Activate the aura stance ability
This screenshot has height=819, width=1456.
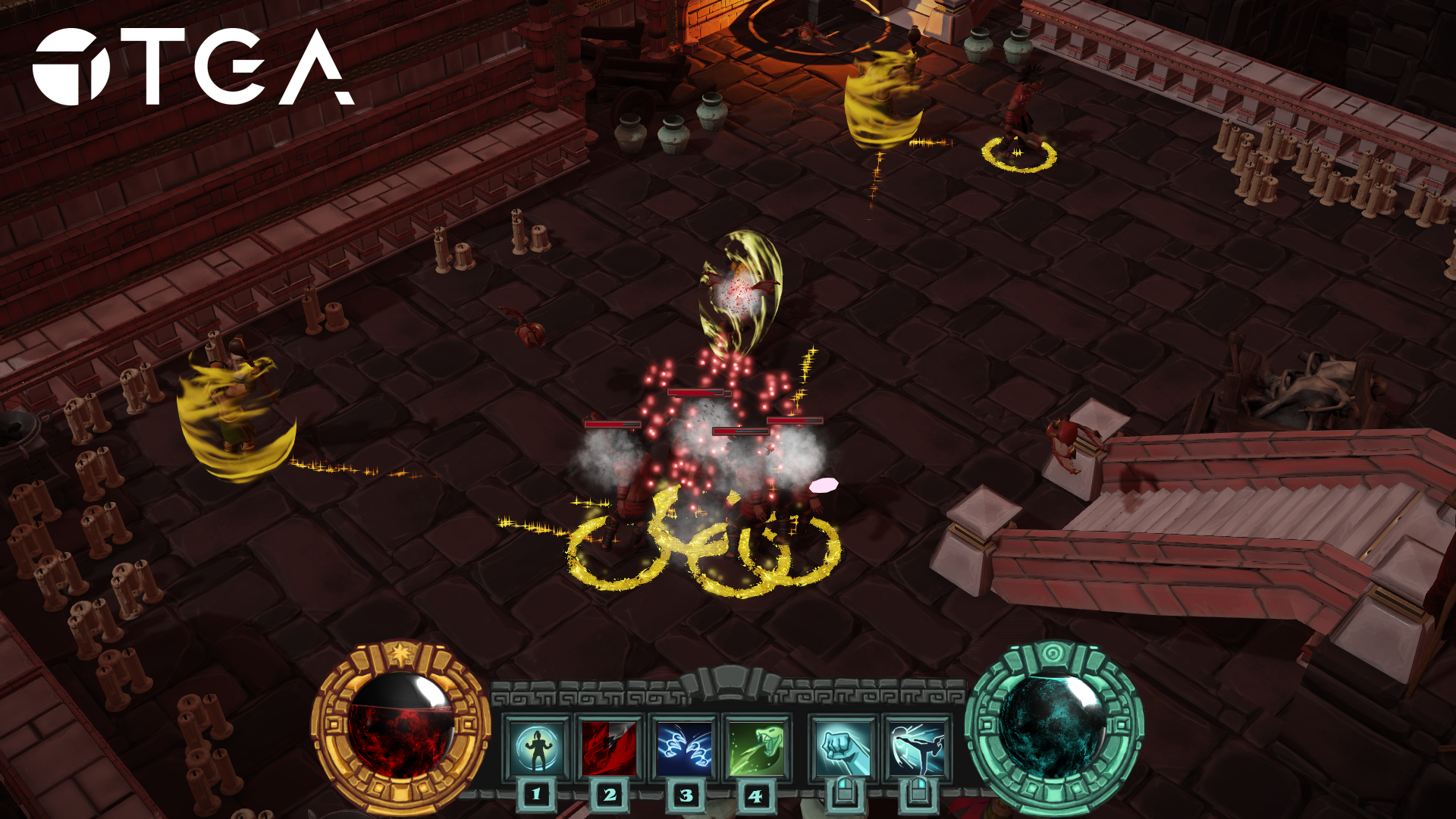537,748
